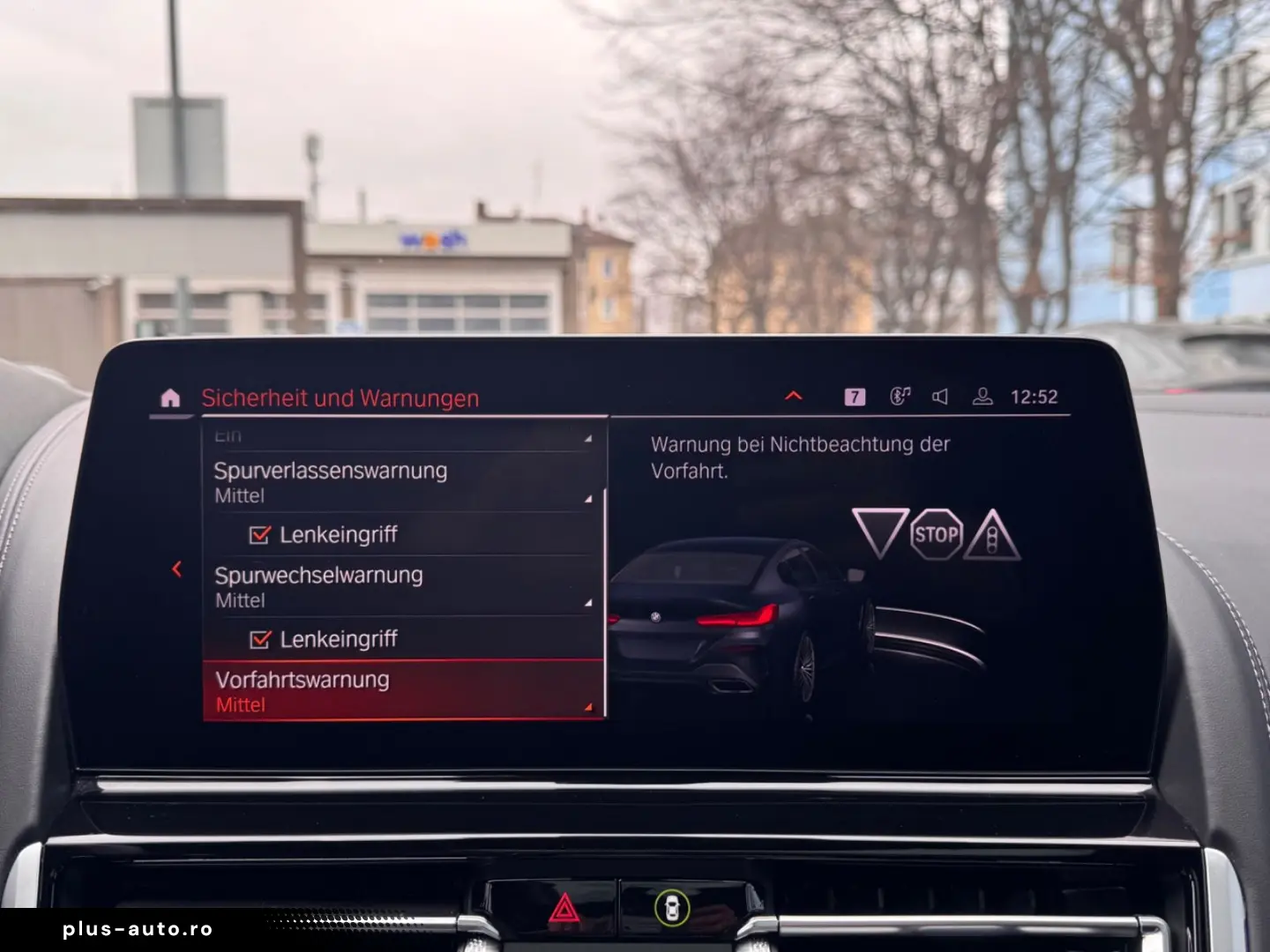Open the Vorfahrtswarnung level dropdown
Viewport: 1270px width, 952px height.
[x=586, y=705]
